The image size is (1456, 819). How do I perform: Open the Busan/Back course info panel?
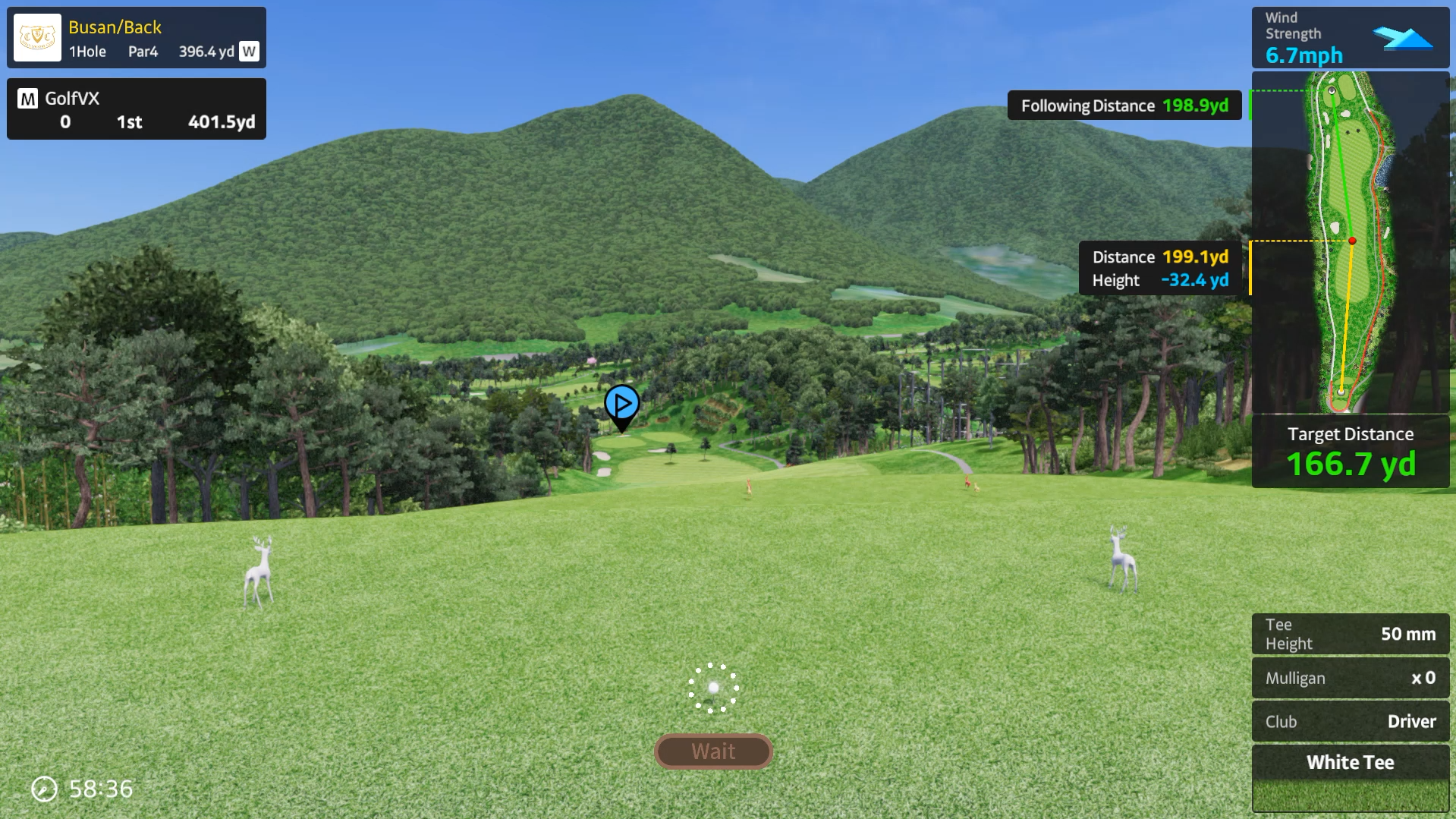click(137, 38)
